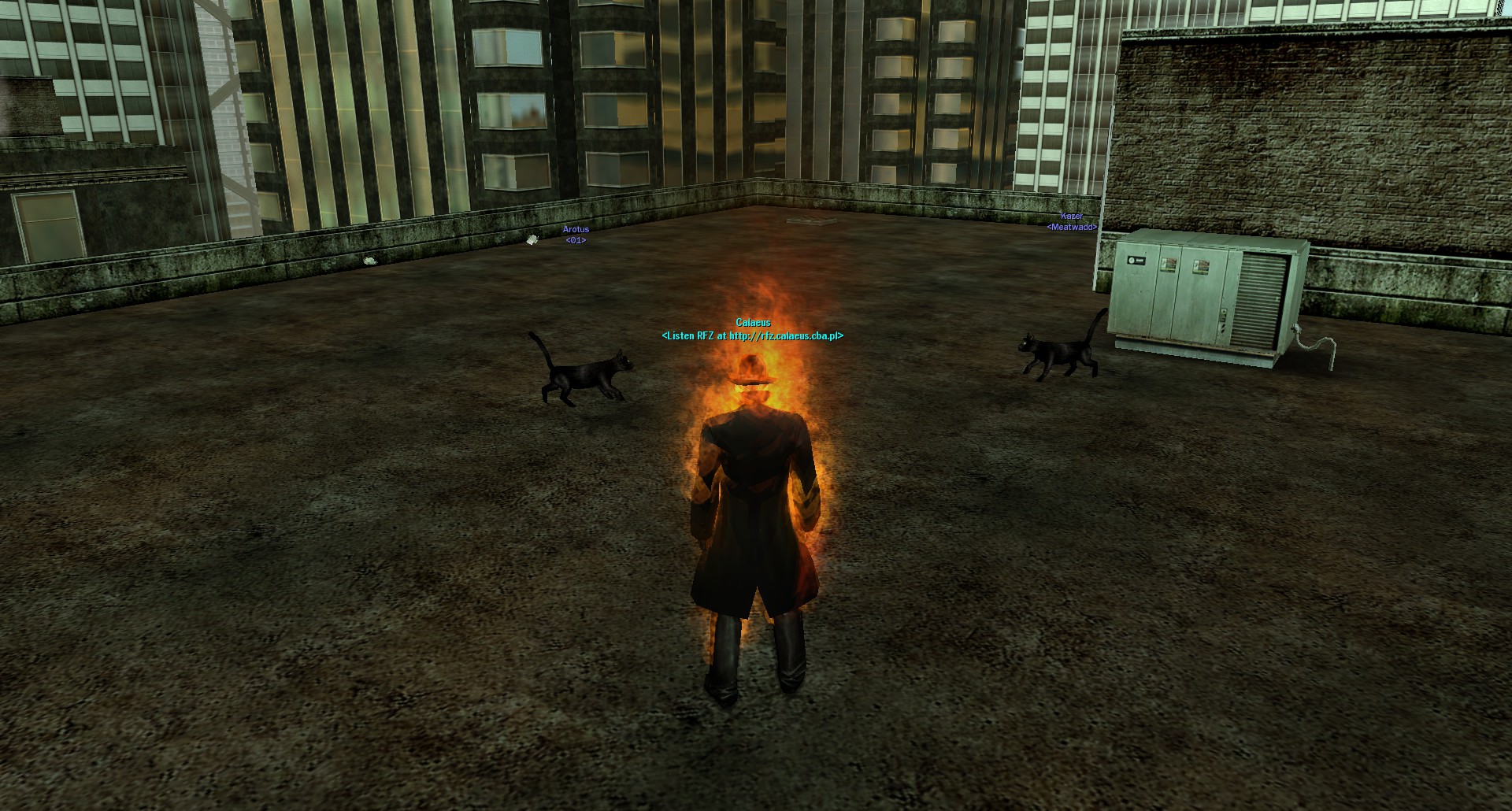Select the Calaeus player nameplate

click(x=753, y=323)
